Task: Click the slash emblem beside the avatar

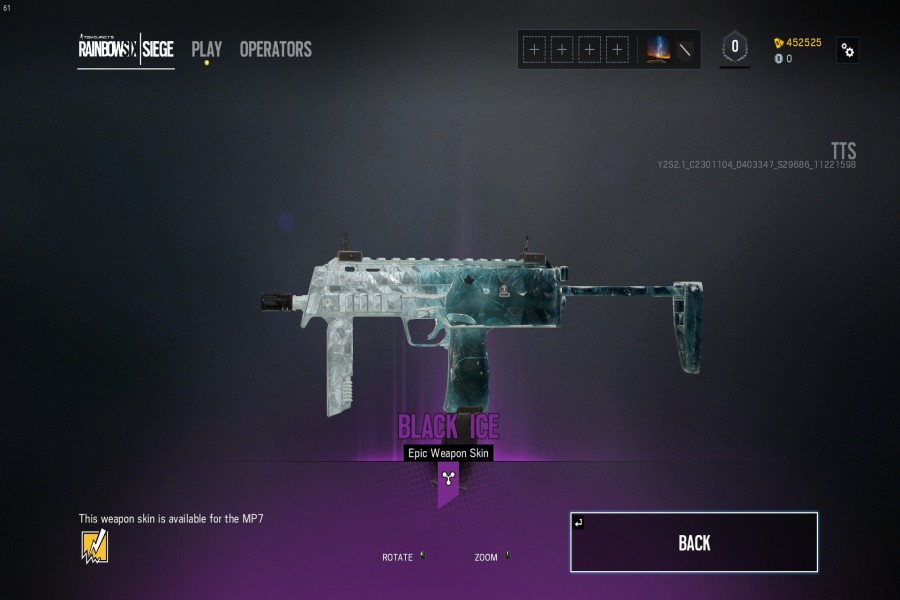Action: point(685,49)
